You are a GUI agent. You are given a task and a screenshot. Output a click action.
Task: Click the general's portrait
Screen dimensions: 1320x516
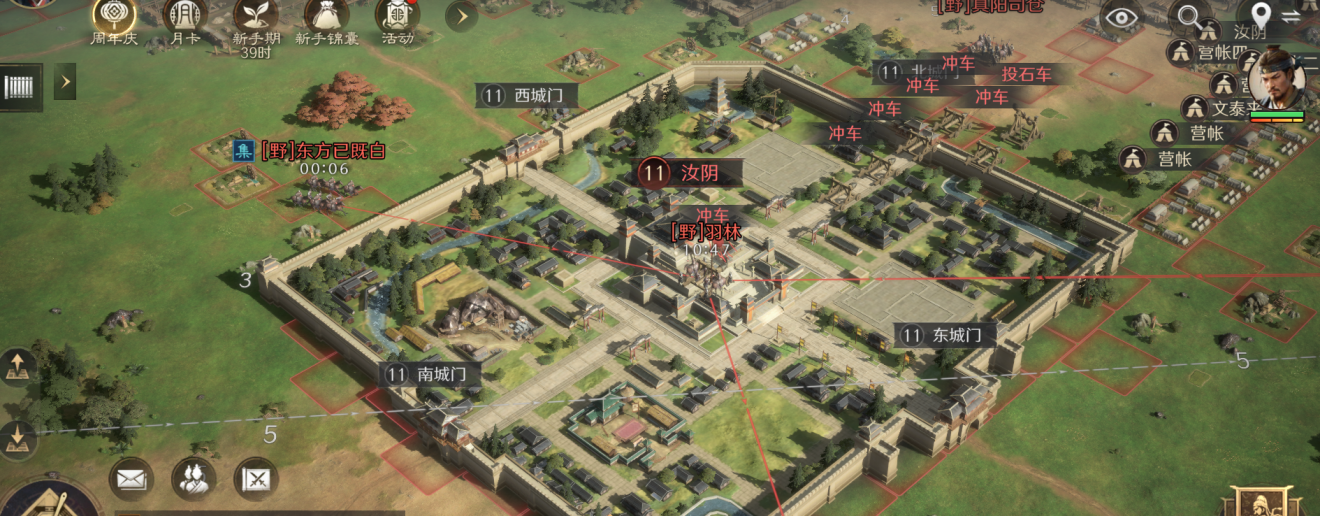pos(1277,80)
